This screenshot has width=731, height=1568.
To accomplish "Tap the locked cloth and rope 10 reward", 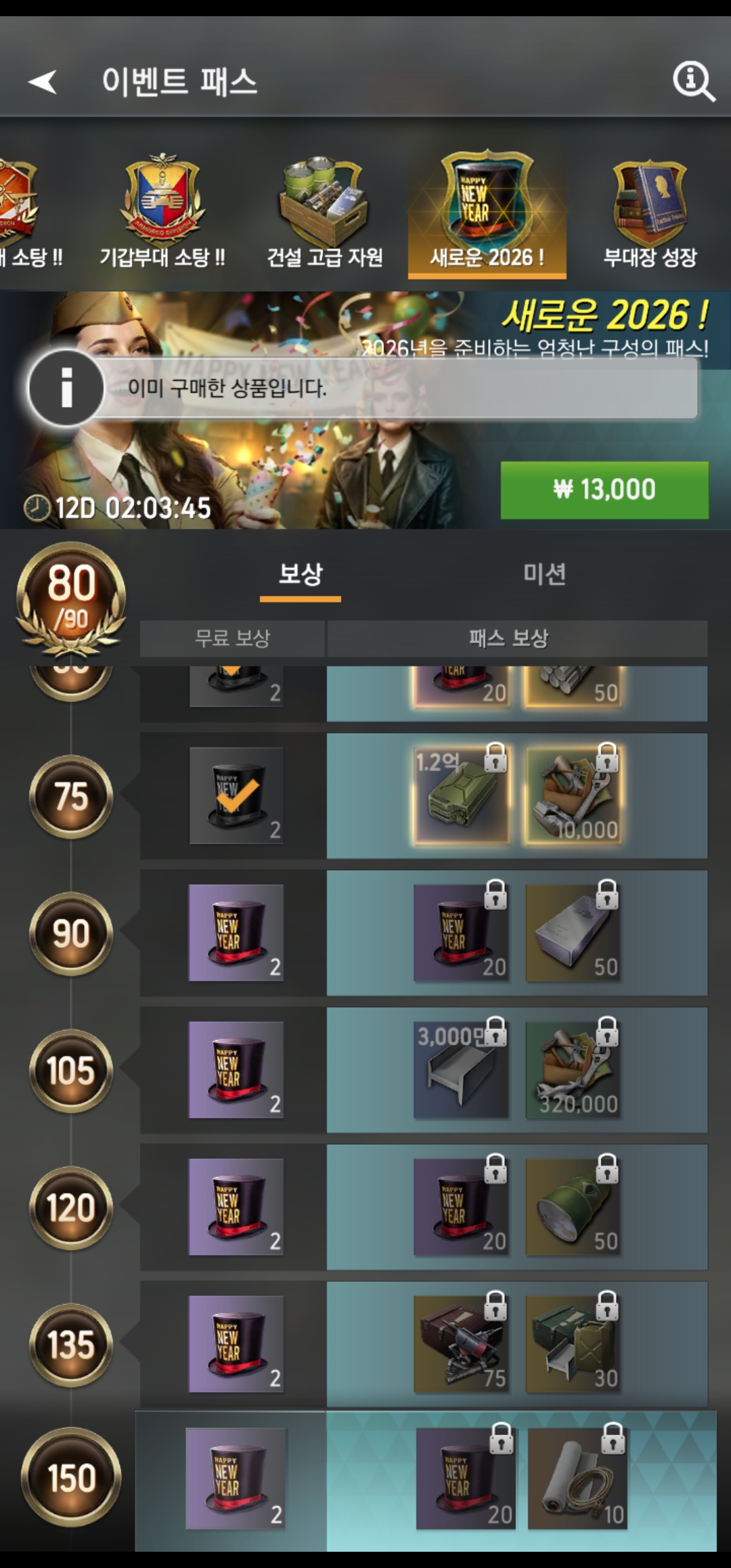I will point(577,1479).
